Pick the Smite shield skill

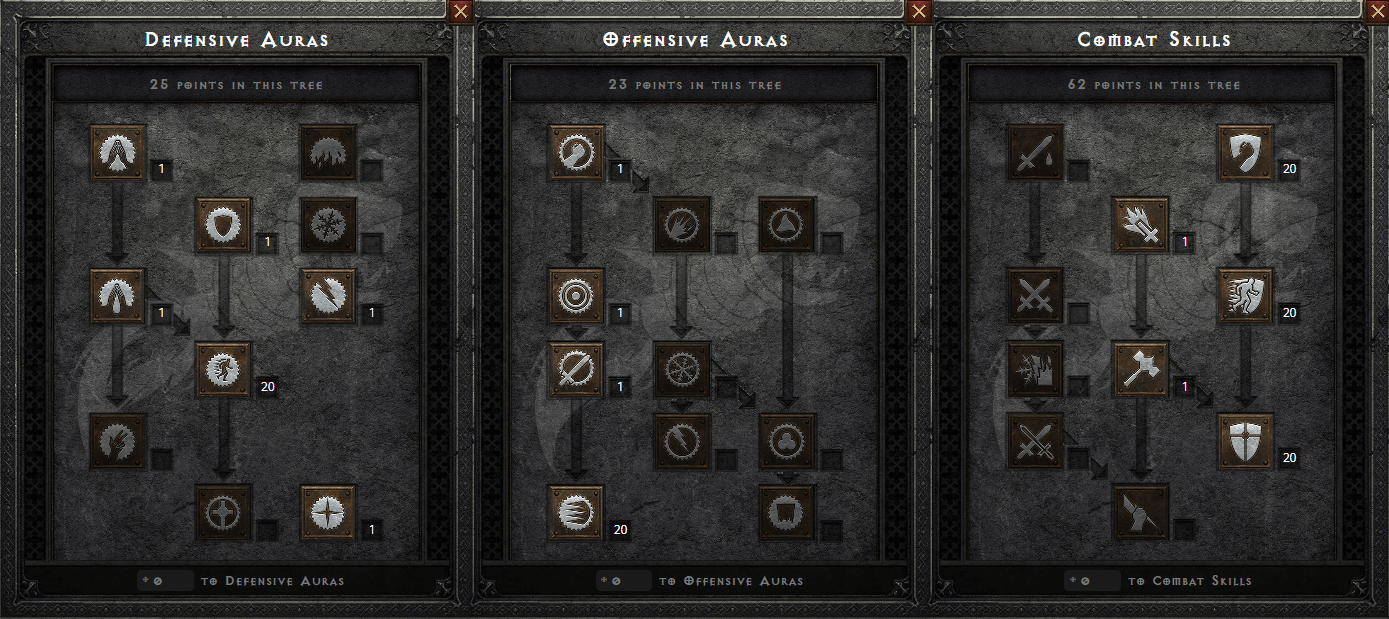[1246, 152]
